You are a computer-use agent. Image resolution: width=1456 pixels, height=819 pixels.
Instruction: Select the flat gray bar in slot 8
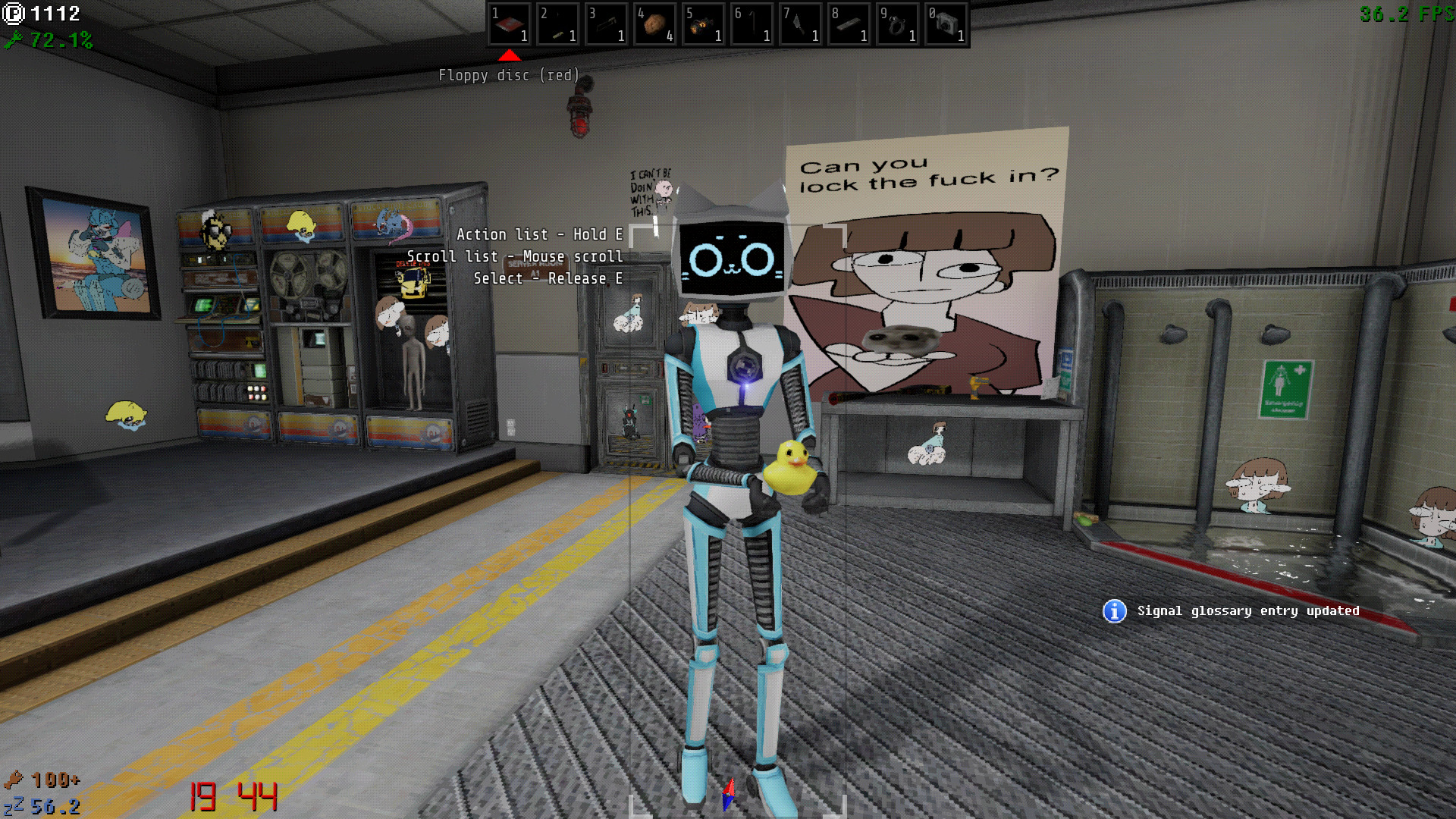click(849, 25)
